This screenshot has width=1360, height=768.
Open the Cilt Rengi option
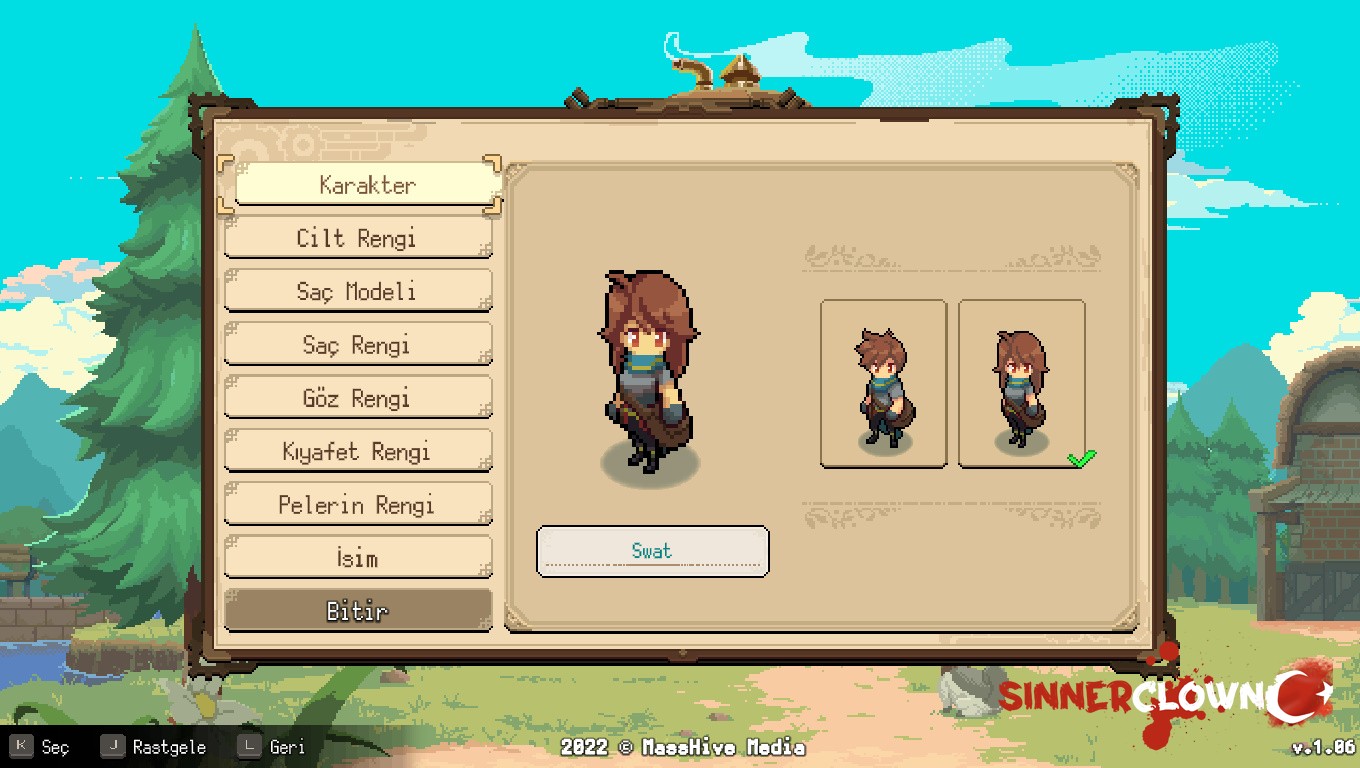tap(357, 238)
